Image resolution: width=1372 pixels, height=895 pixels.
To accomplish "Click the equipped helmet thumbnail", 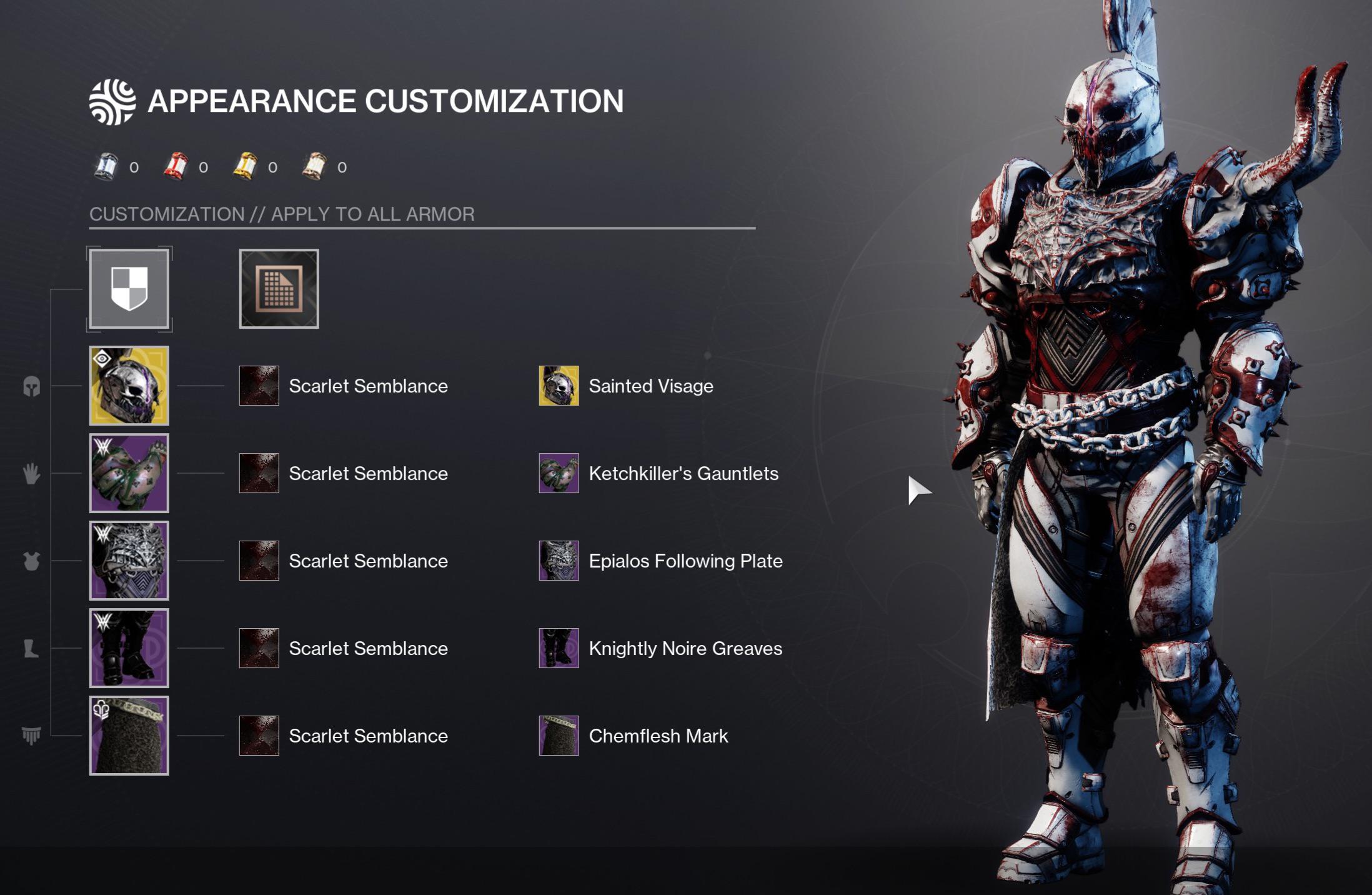I will tap(129, 386).
